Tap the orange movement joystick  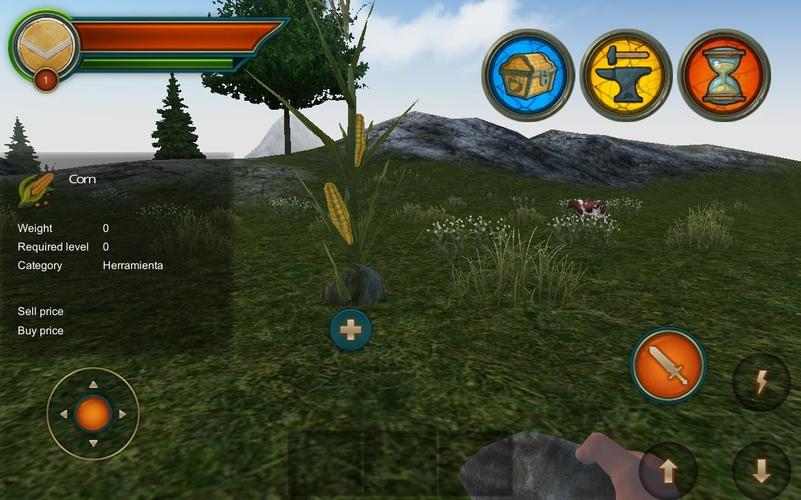(x=93, y=413)
